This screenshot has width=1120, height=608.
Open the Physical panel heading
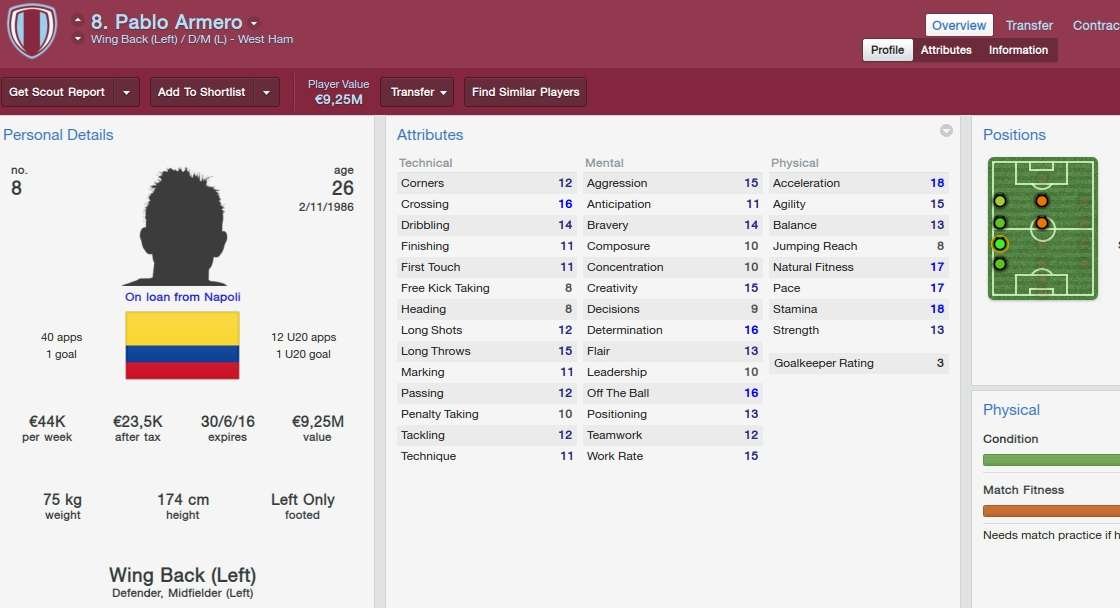pos(1011,410)
